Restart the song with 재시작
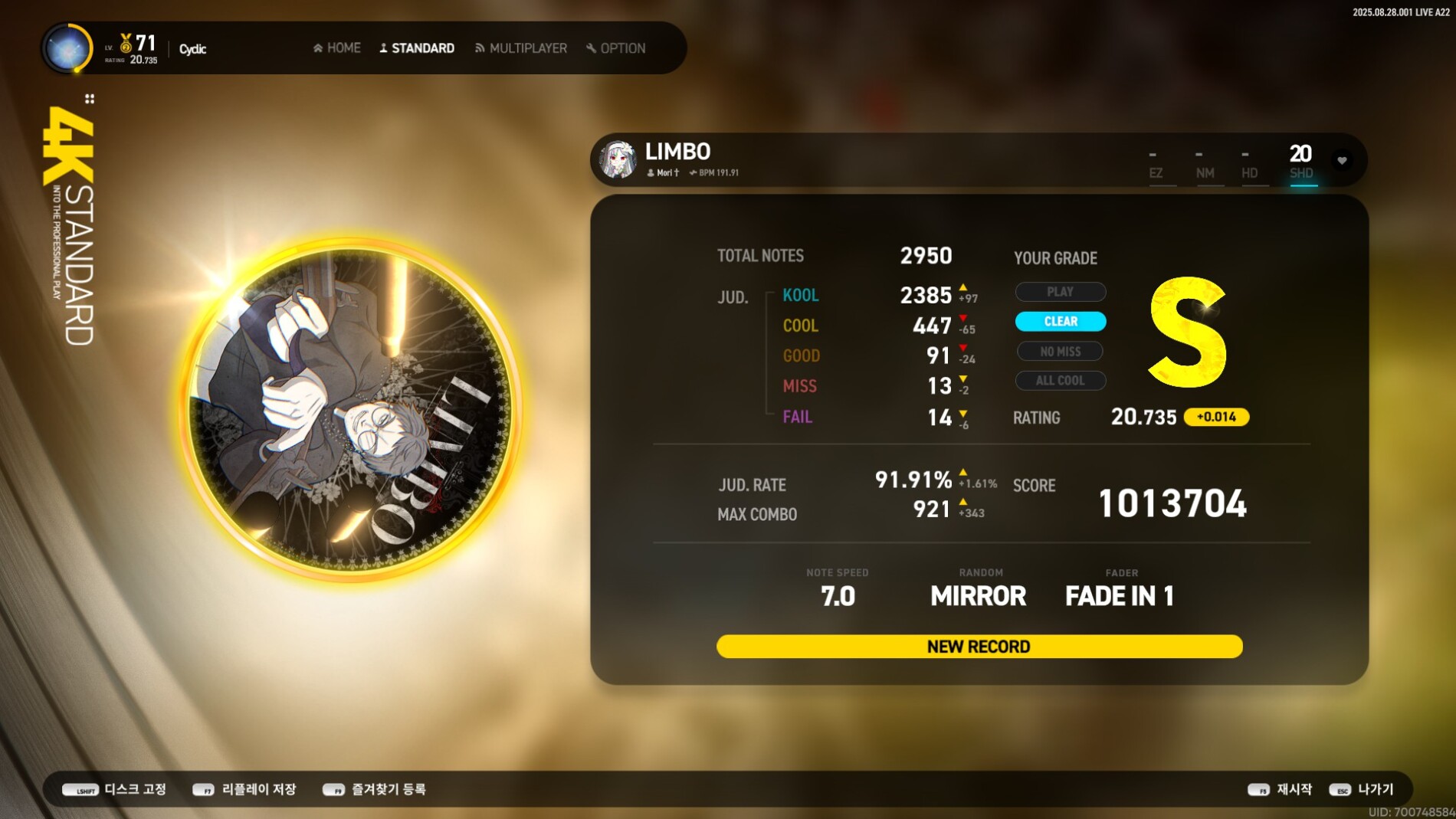Image resolution: width=1456 pixels, height=819 pixels. [1281, 789]
